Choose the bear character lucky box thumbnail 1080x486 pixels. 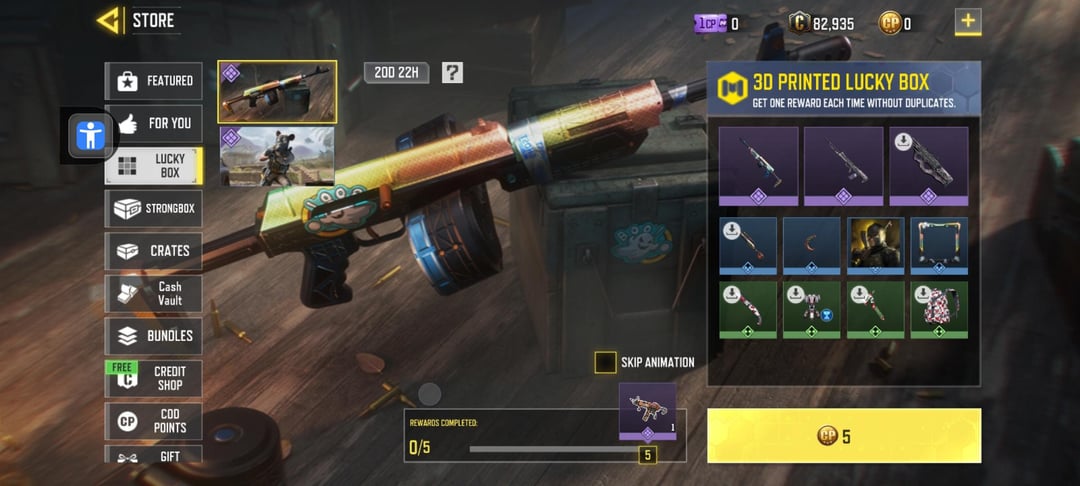click(277, 156)
